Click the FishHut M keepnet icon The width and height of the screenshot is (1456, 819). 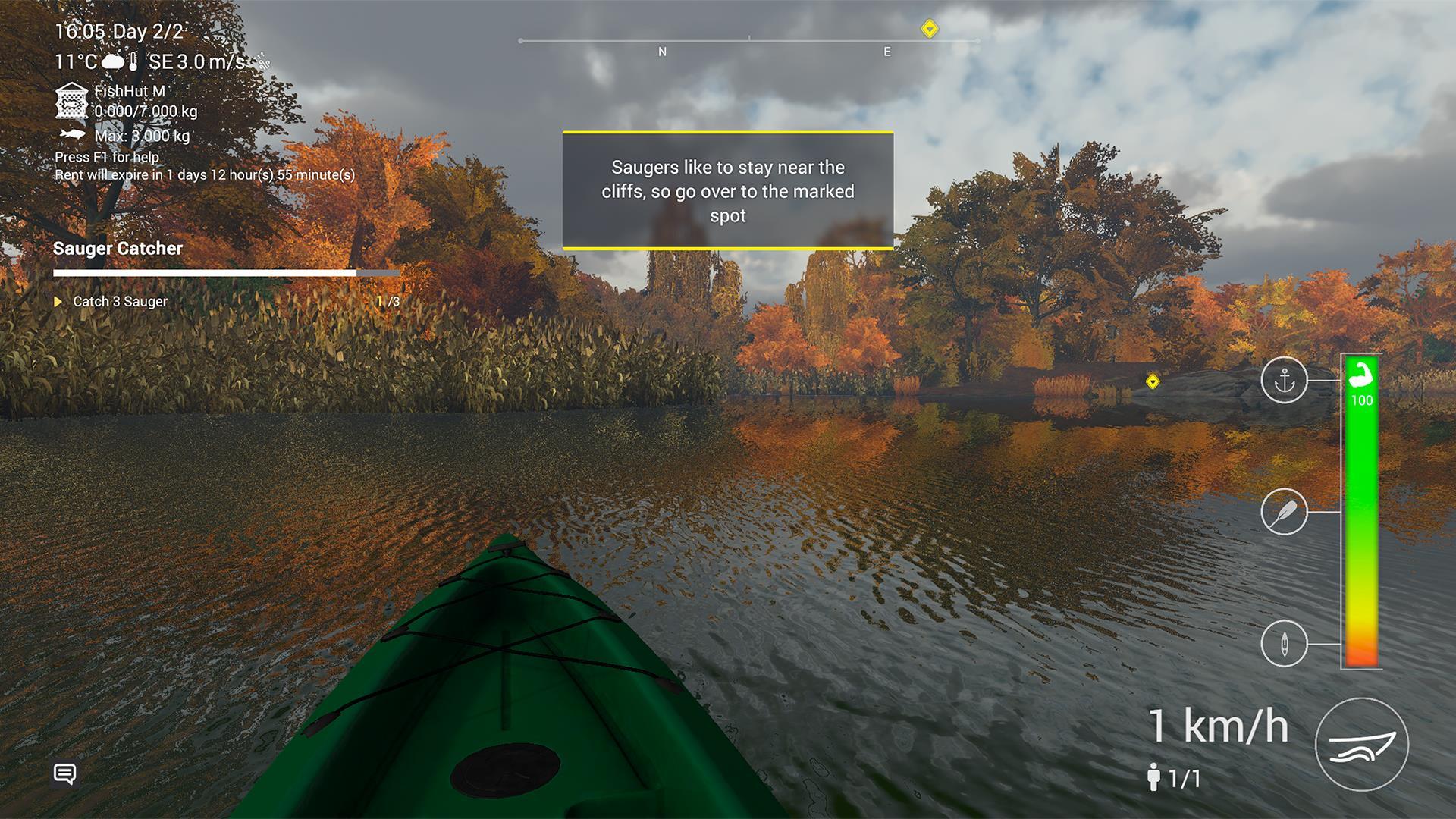click(x=71, y=101)
